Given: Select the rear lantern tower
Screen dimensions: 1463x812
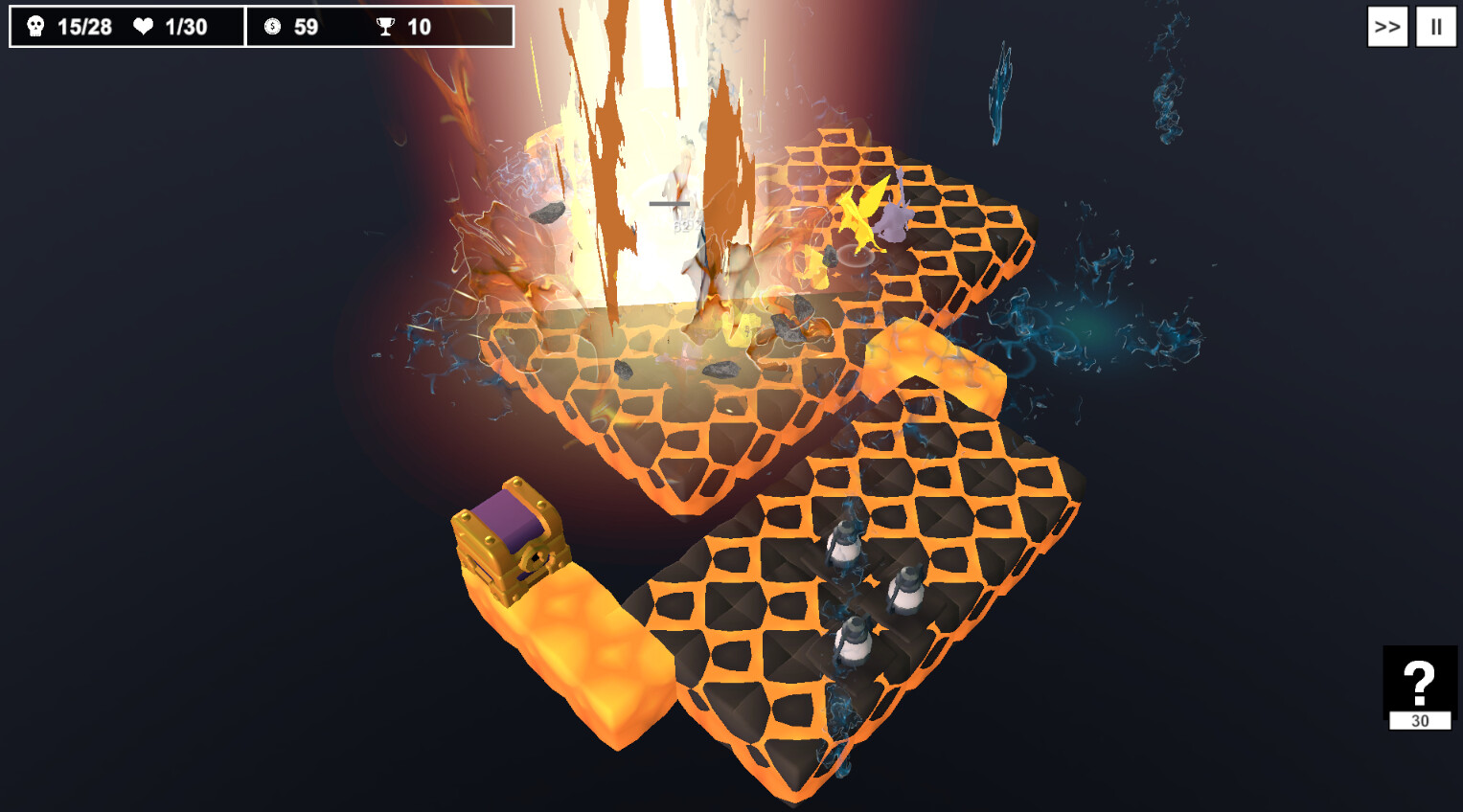Looking at the screenshot, I should point(843,546).
